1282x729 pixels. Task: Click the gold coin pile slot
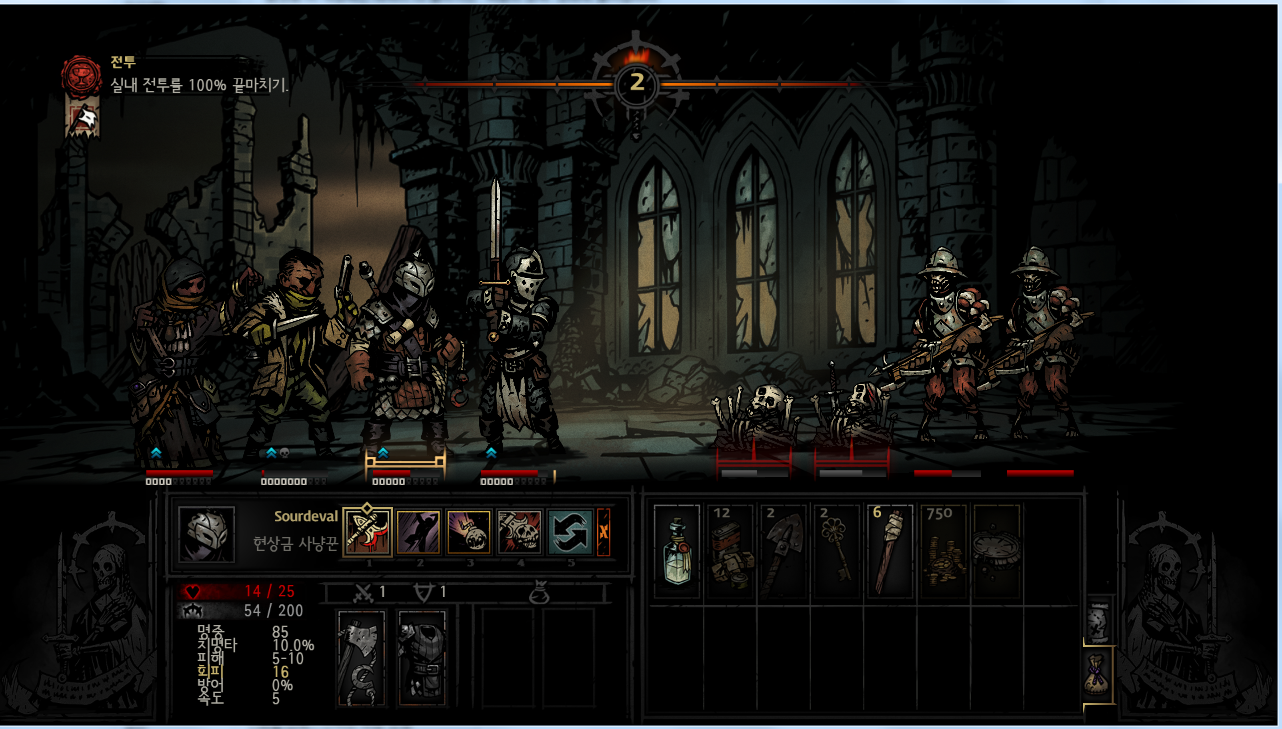click(942, 551)
